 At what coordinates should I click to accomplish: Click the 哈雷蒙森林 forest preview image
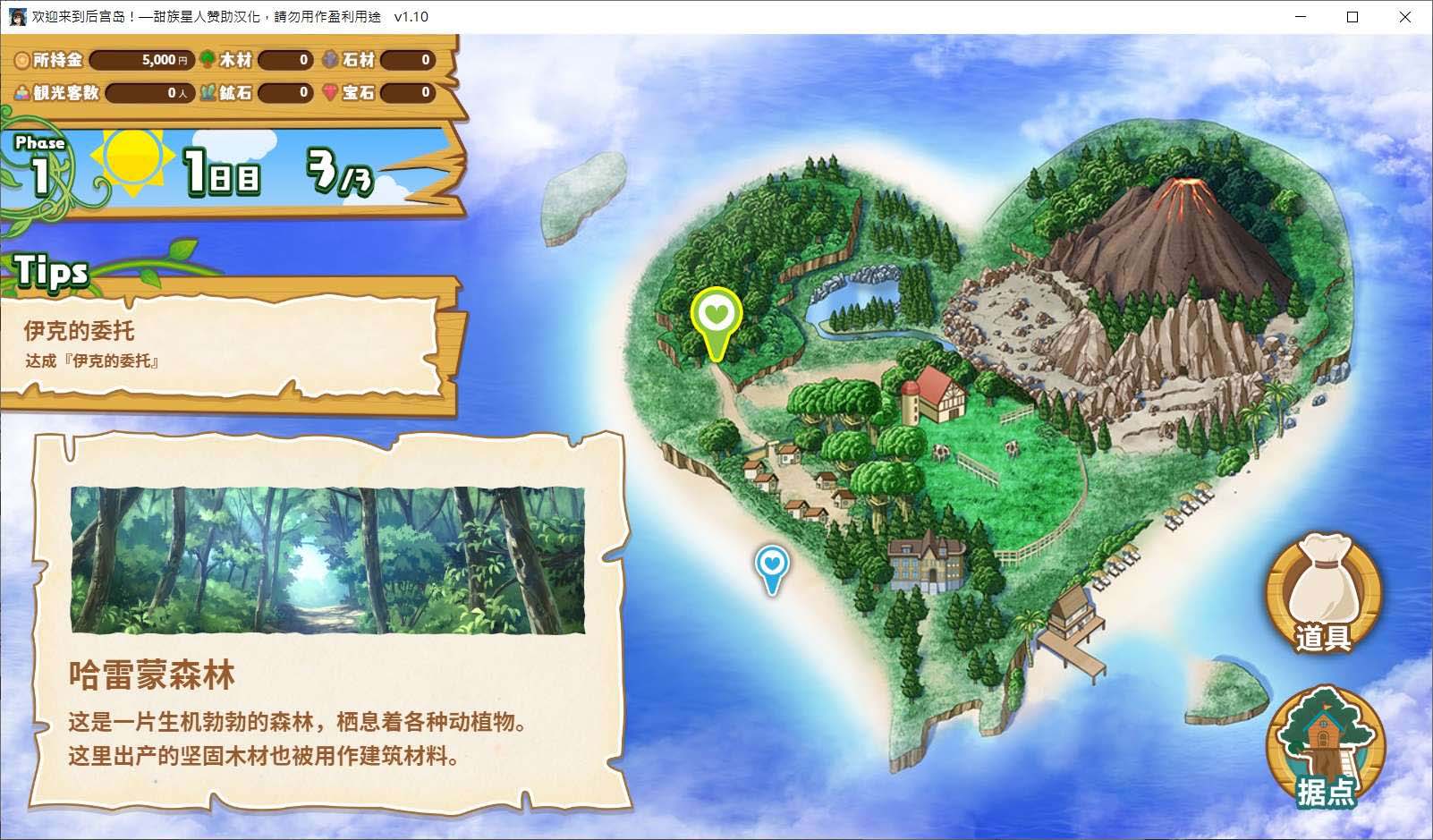click(327, 560)
